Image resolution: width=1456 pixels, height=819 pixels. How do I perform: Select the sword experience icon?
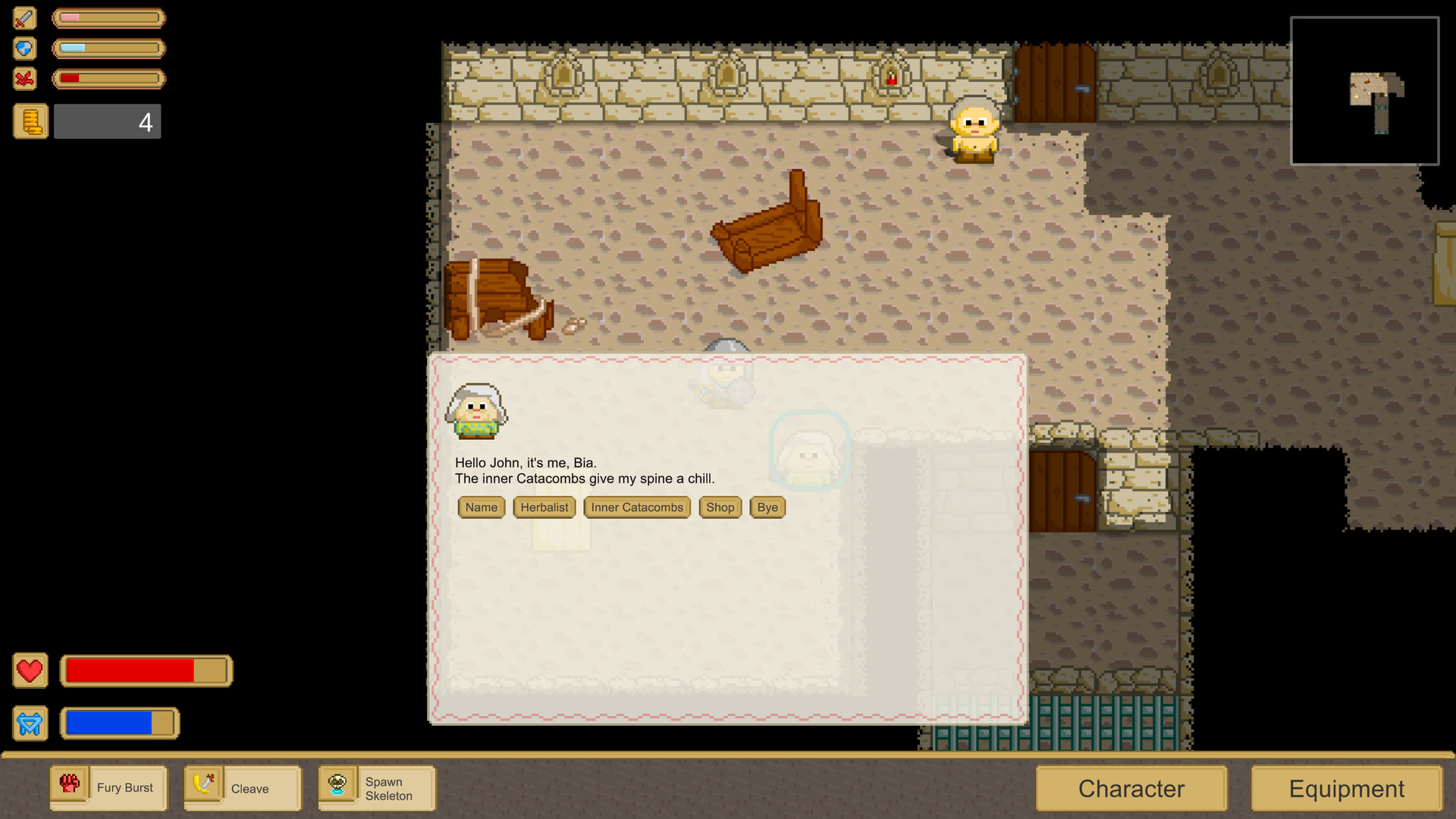25,18
